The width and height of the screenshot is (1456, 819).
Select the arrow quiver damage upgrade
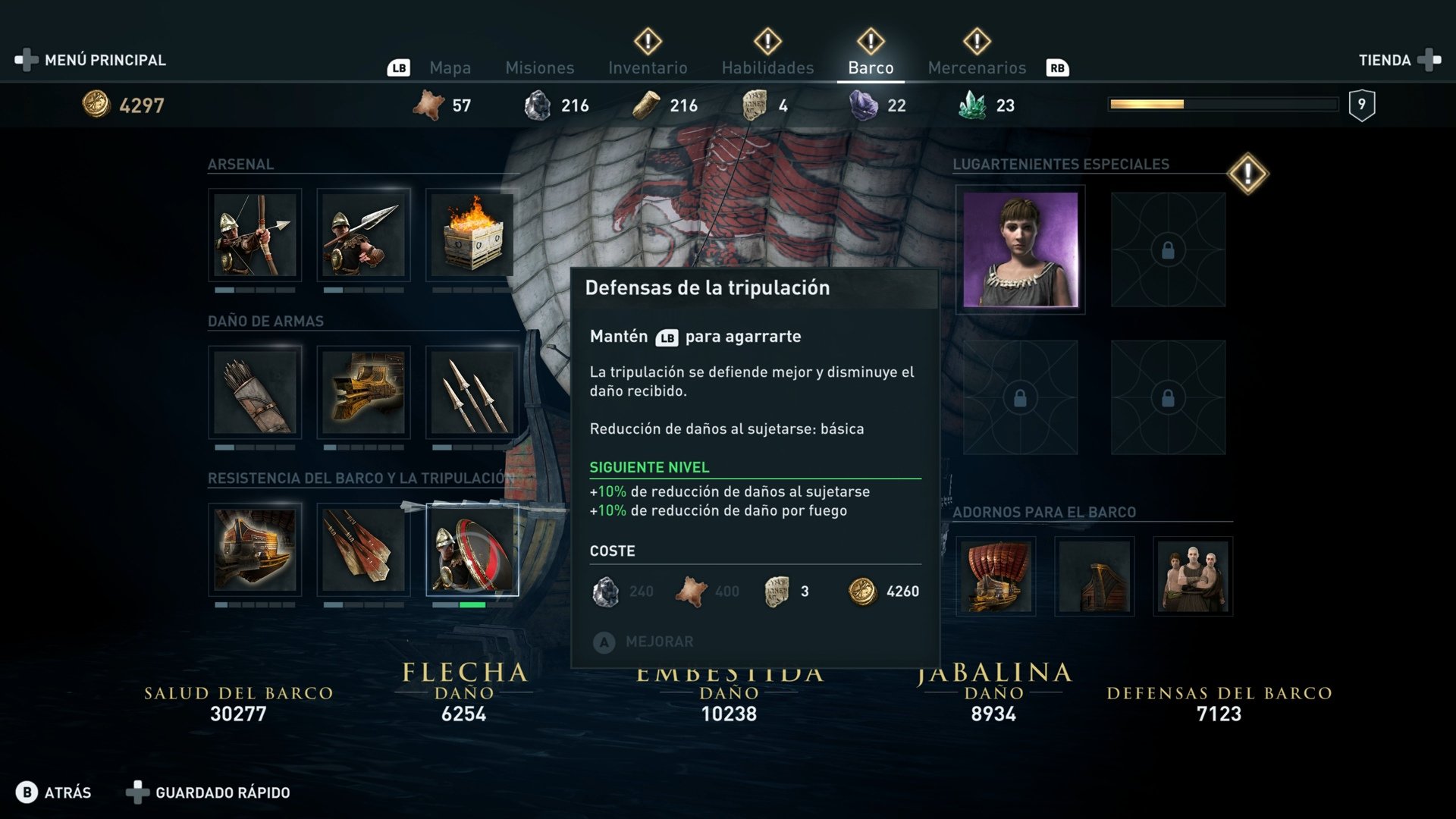click(x=256, y=393)
